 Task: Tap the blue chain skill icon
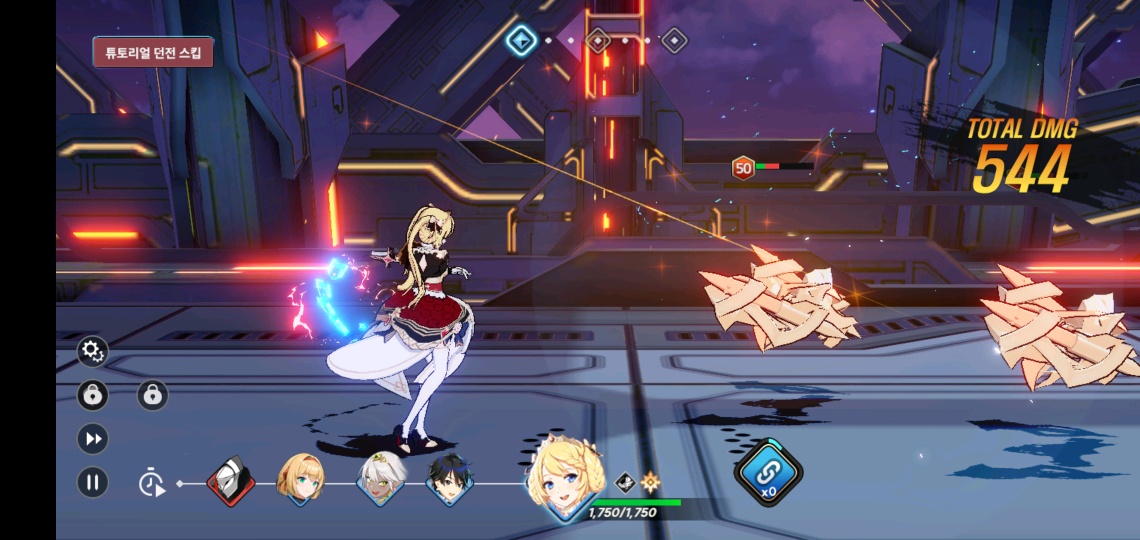pyautogui.click(x=768, y=472)
